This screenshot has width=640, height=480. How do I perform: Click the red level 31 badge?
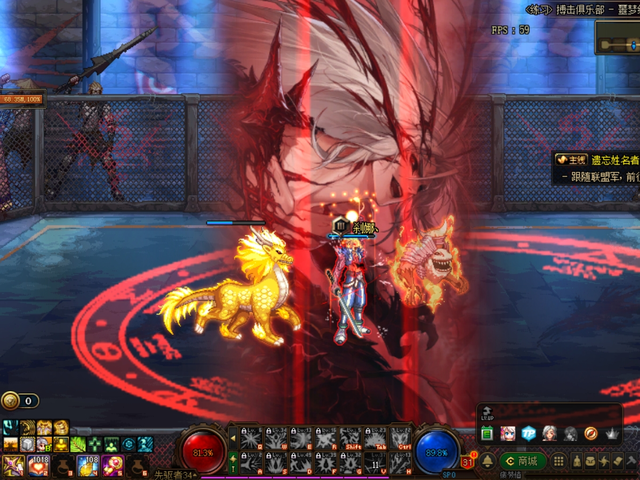point(468,460)
